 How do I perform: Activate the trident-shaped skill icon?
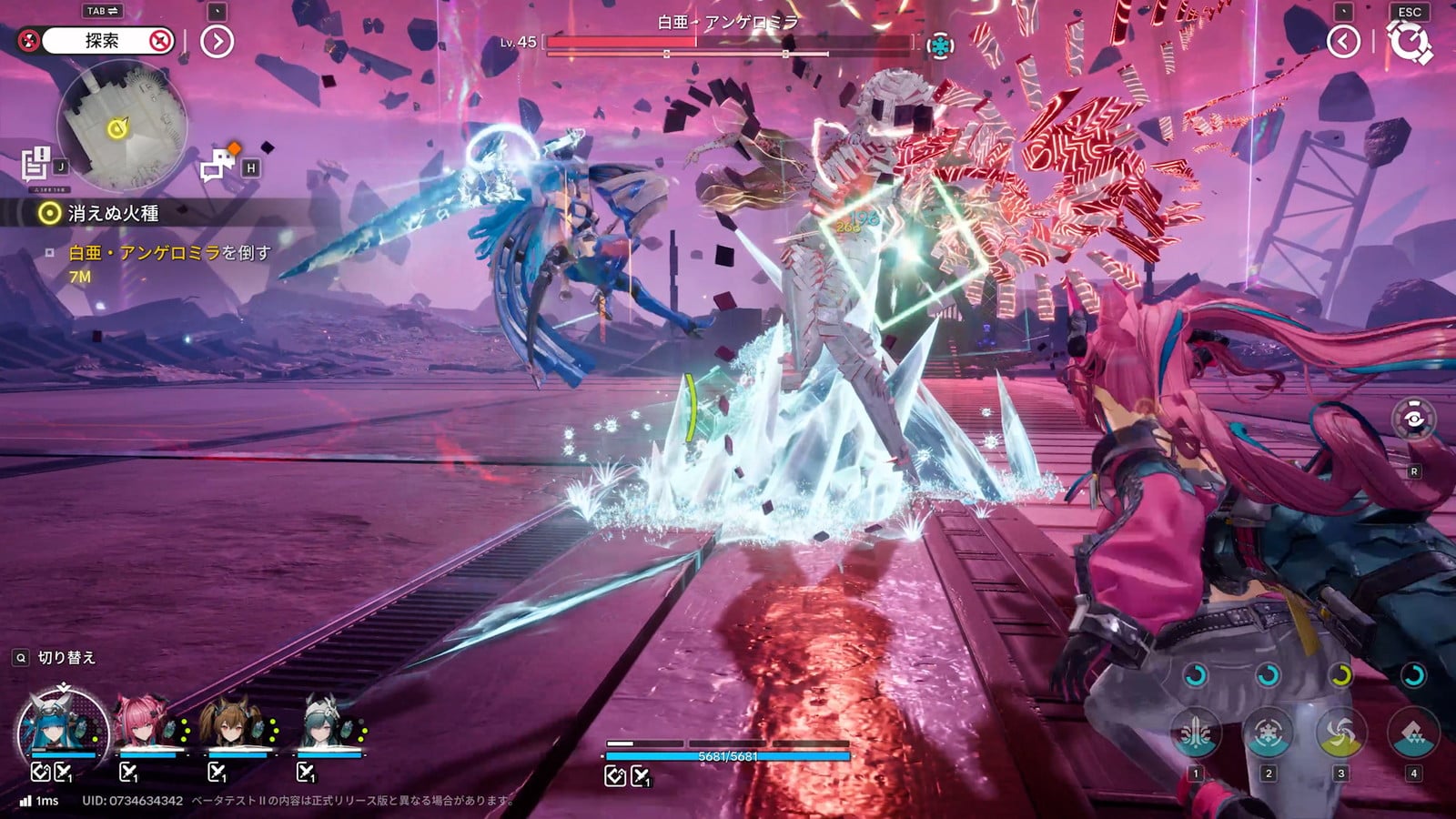[x=1196, y=732]
